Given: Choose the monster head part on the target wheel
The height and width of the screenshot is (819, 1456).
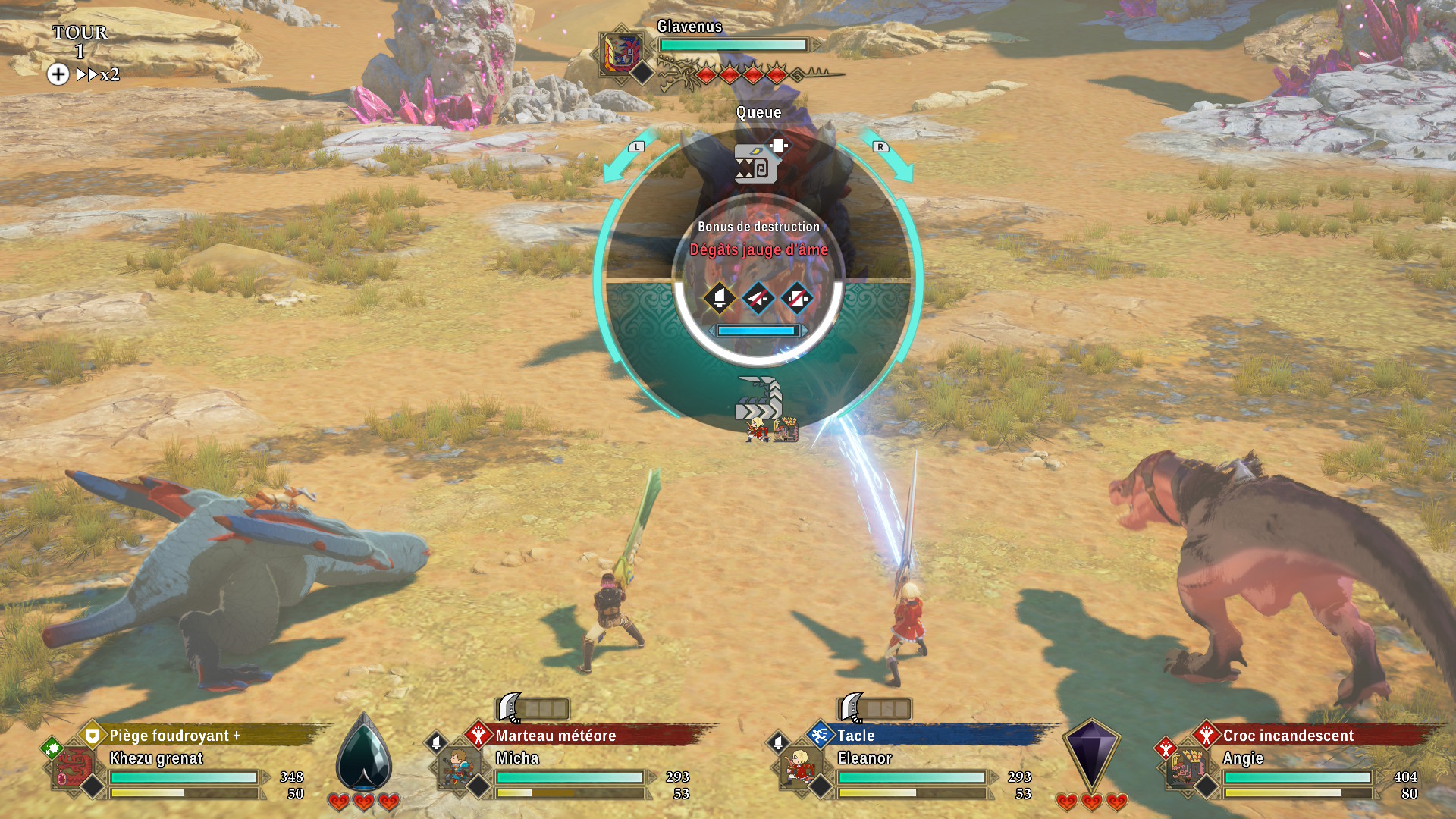Looking at the screenshot, I should click(756, 163).
